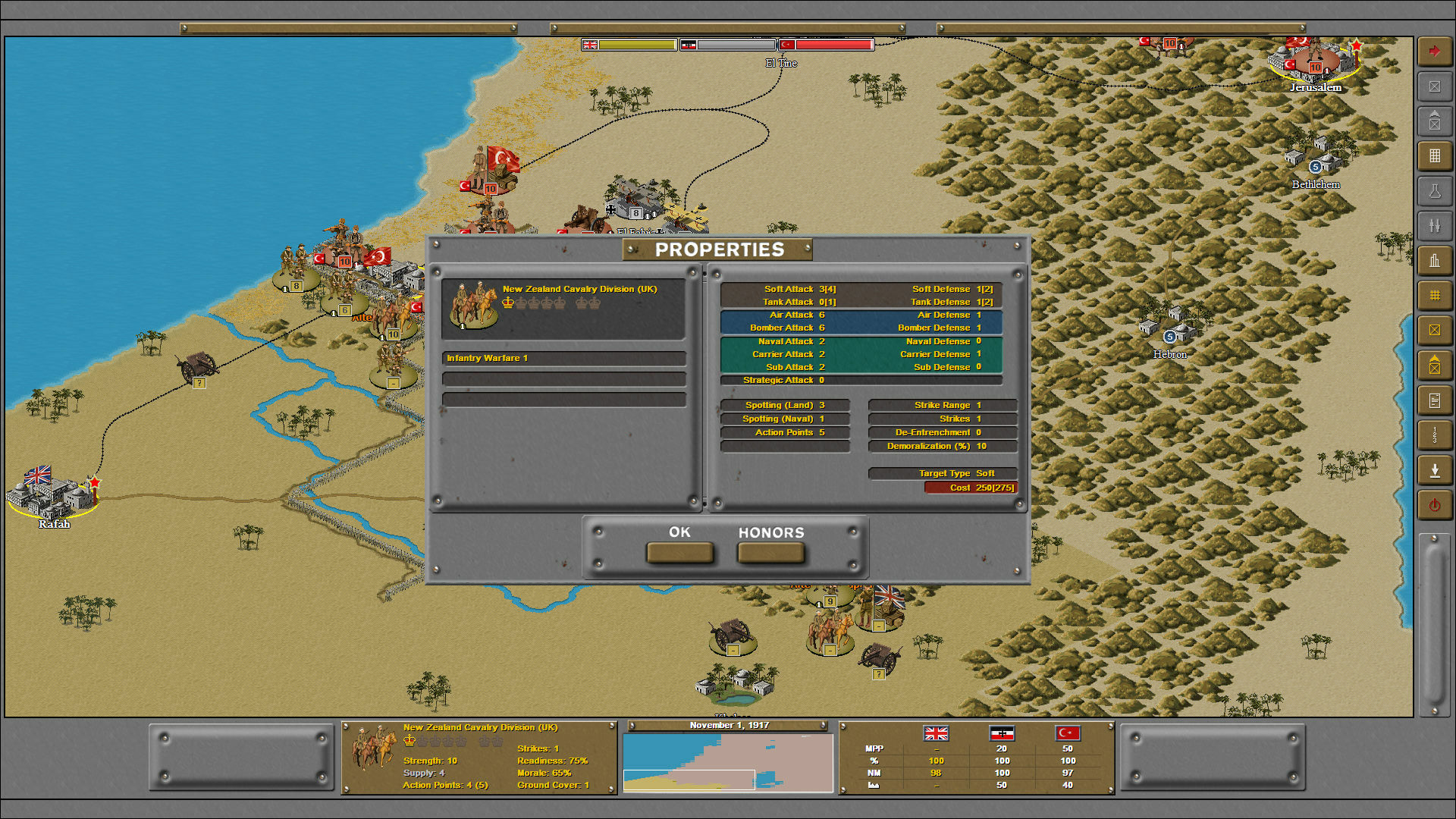
Task: Select the research flask icon
Action: click(x=1435, y=190)
